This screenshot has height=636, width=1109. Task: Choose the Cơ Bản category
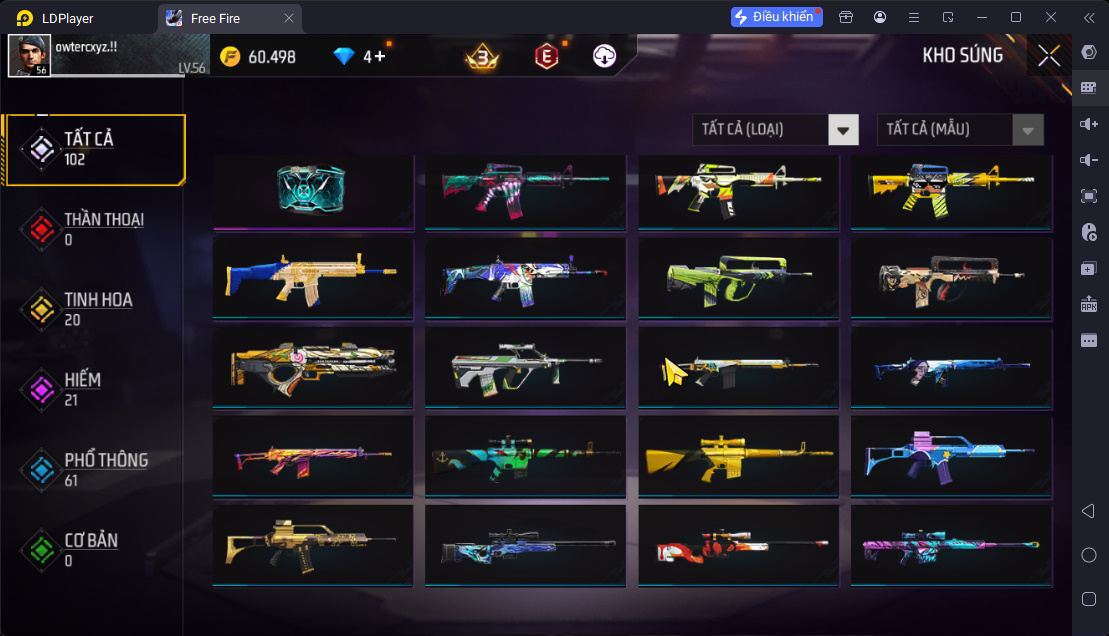[x=93, y=549]
